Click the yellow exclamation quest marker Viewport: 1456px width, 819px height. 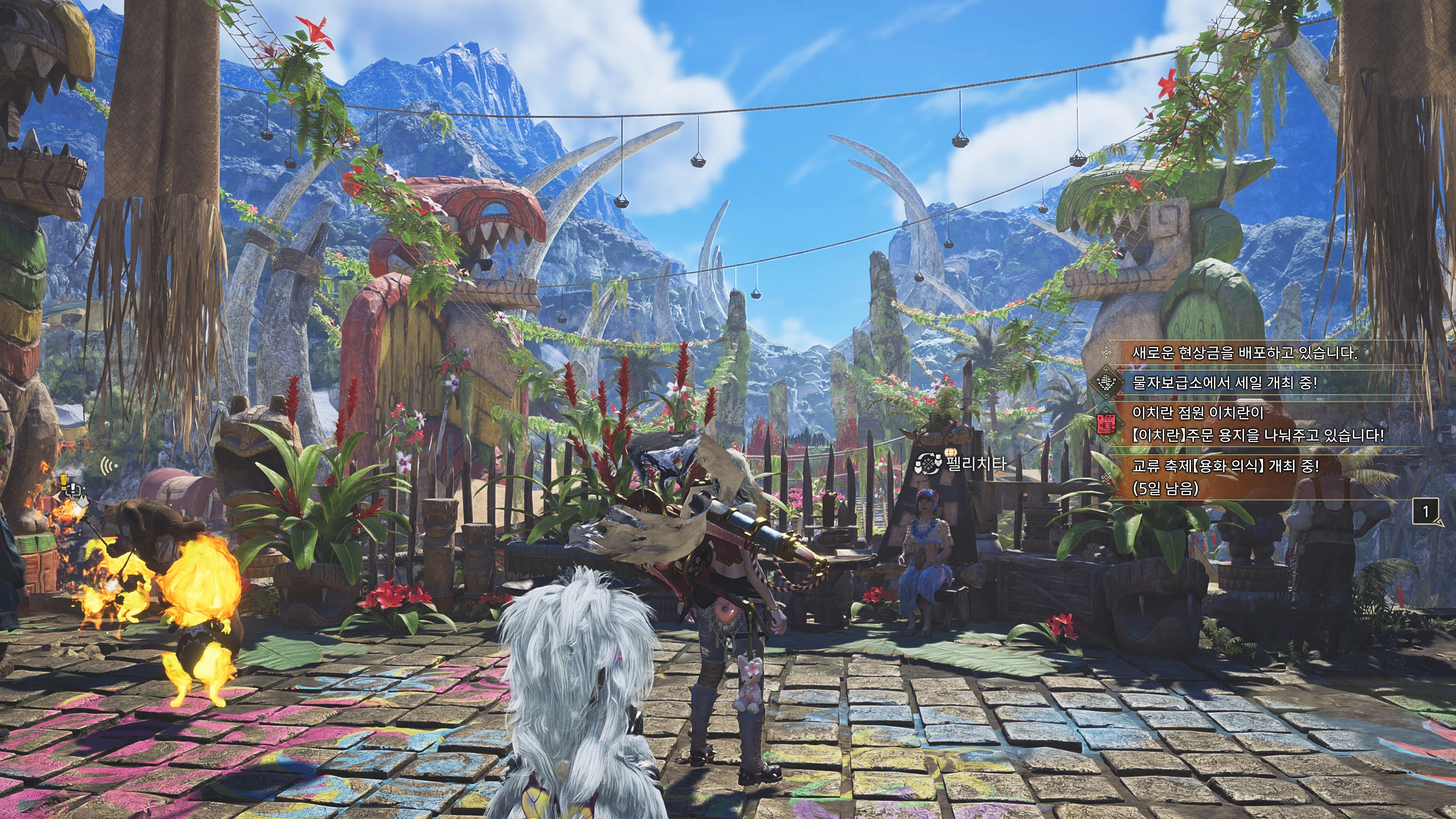tap(64, 480)
